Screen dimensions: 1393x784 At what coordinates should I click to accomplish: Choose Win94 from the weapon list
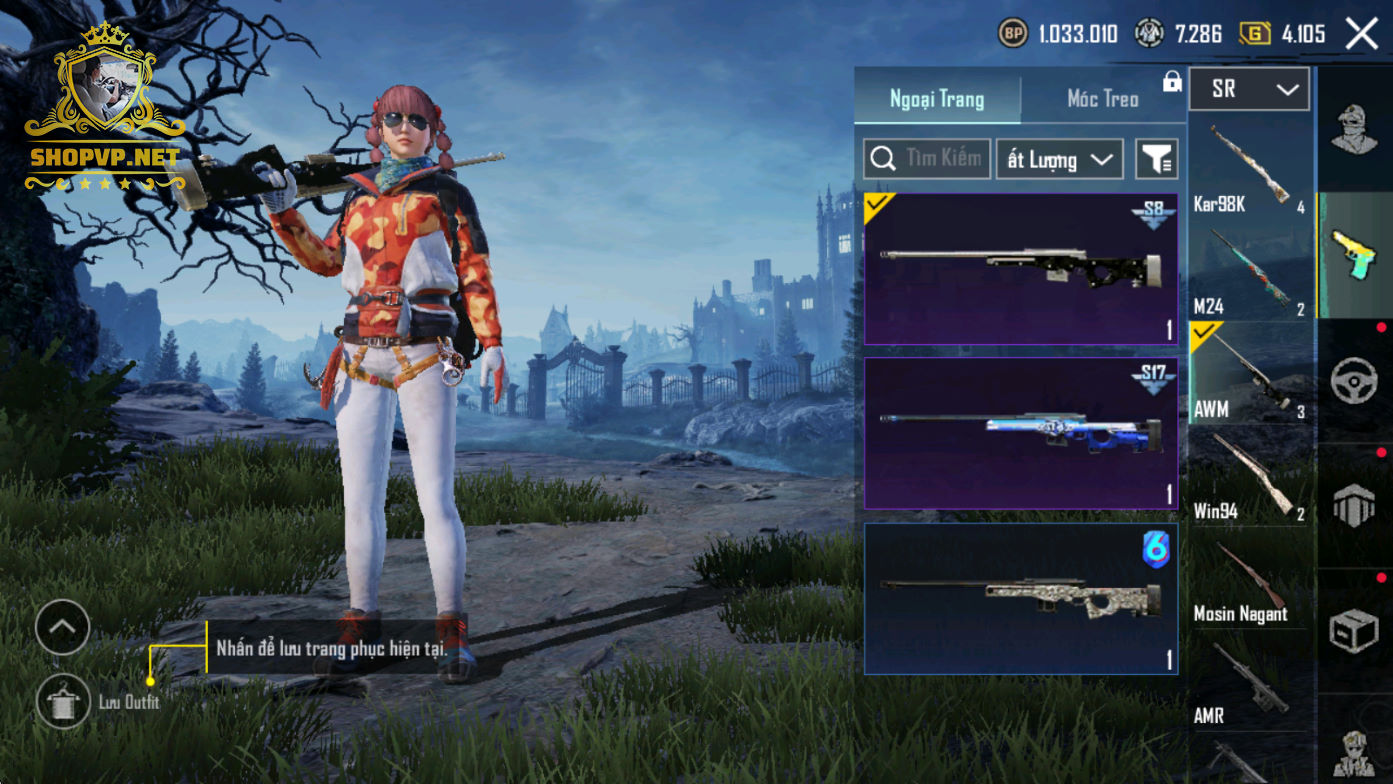1249,476
